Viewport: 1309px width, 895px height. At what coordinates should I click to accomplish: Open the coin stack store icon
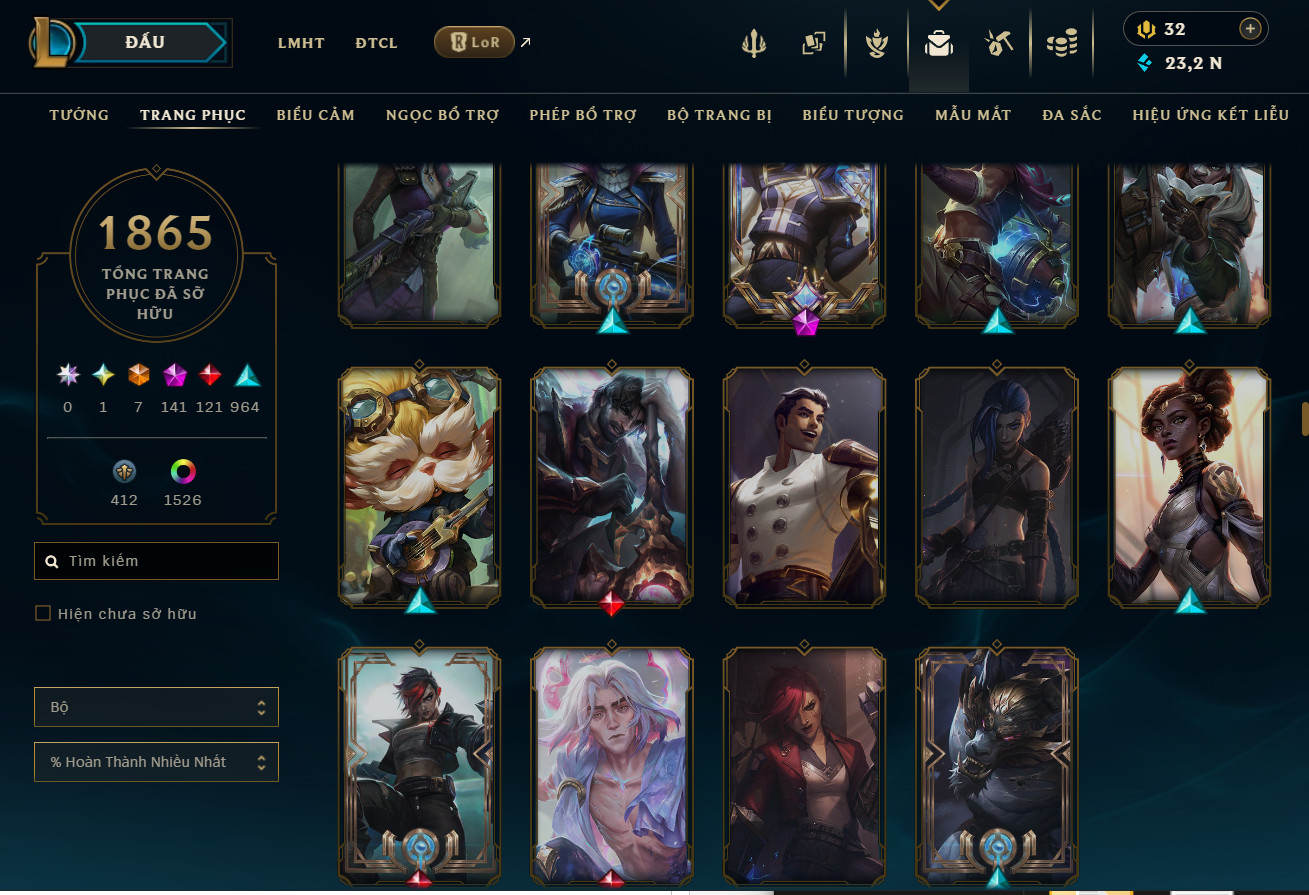(x=1061, y=44)
